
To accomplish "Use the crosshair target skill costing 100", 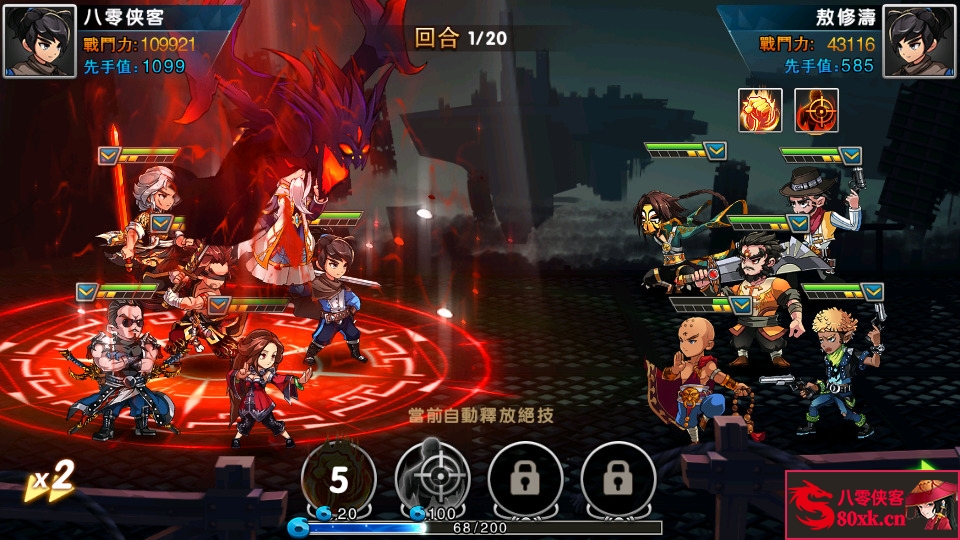I will (432, 480).
